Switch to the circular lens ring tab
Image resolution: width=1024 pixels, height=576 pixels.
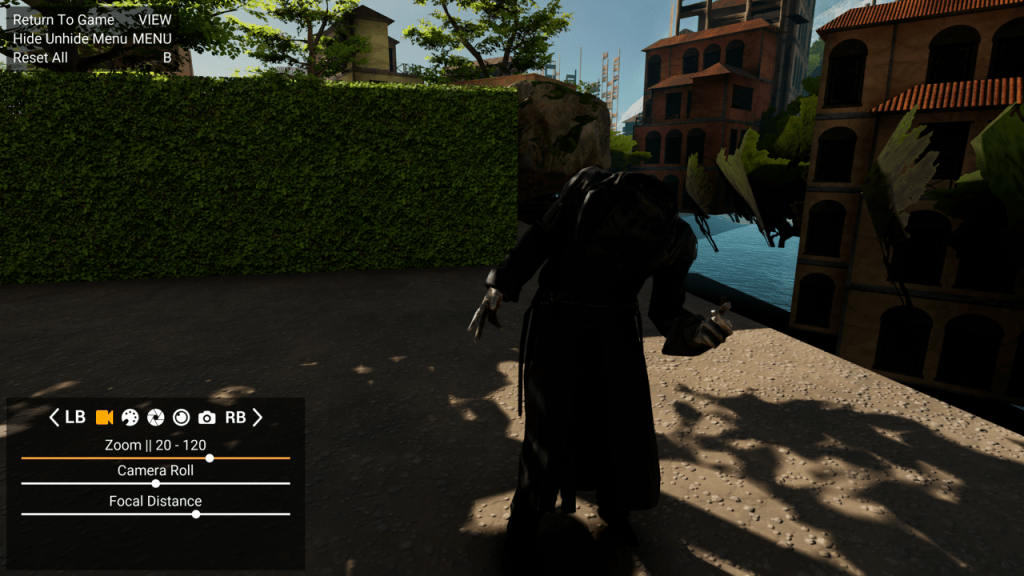181,417
